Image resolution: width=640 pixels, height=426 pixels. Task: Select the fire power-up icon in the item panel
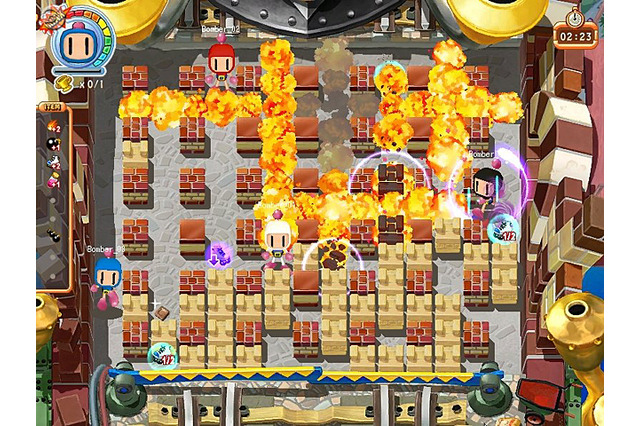click(x=53, y=125)
